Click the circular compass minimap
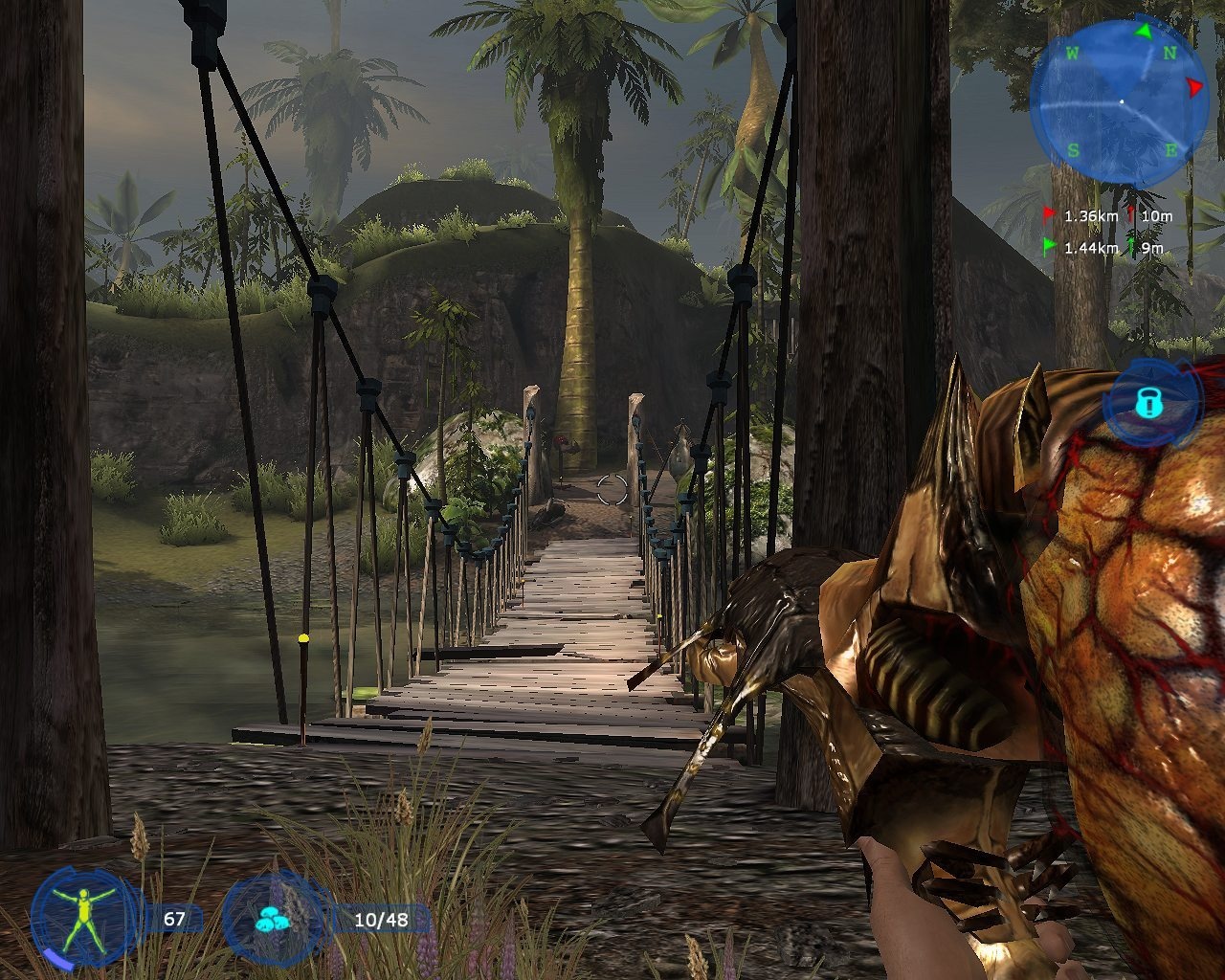The height and width of the screenshot is (980, 1225). tap(1120, 100)
